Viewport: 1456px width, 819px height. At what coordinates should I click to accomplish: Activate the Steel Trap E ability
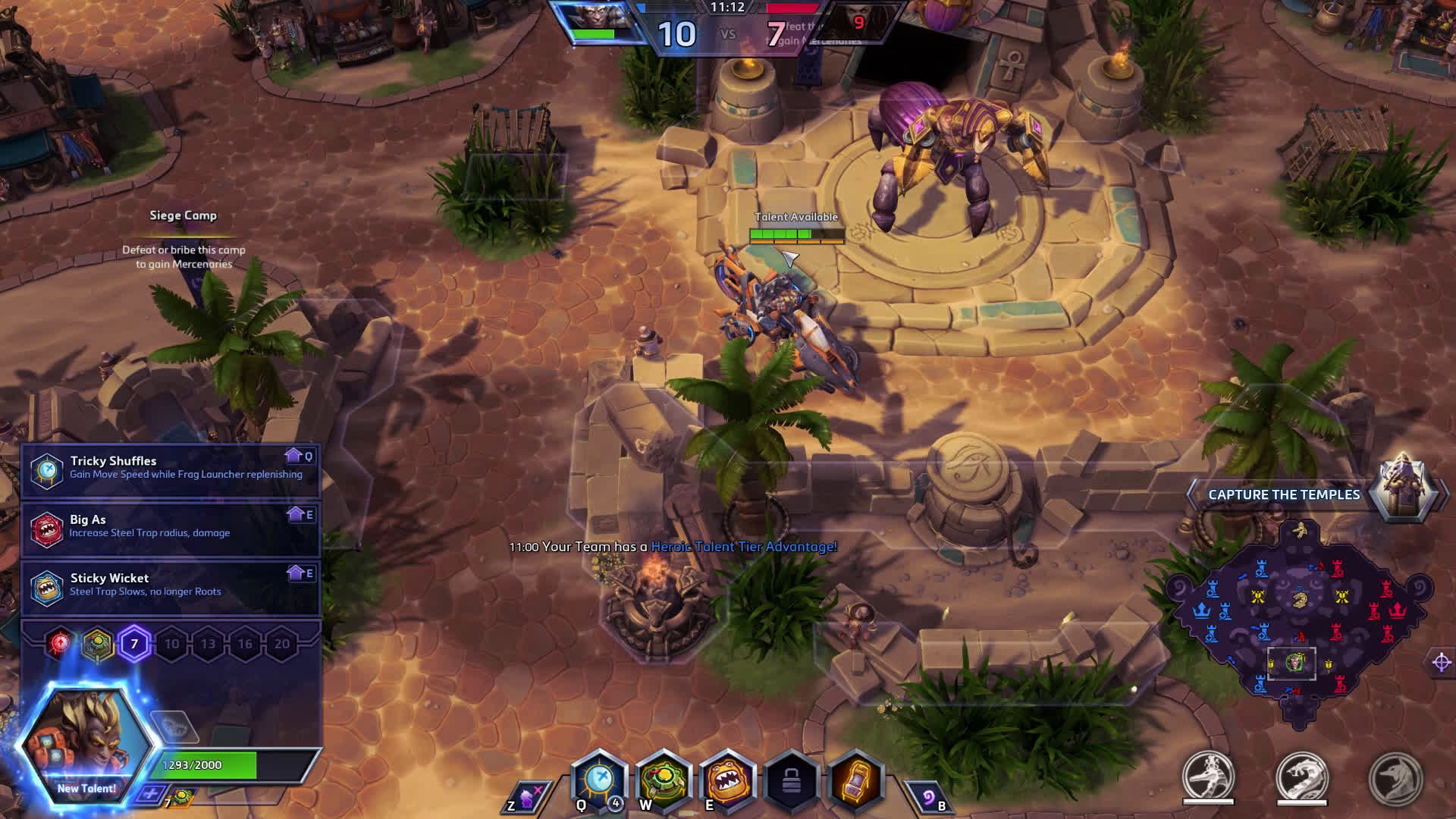coord(726,780)
